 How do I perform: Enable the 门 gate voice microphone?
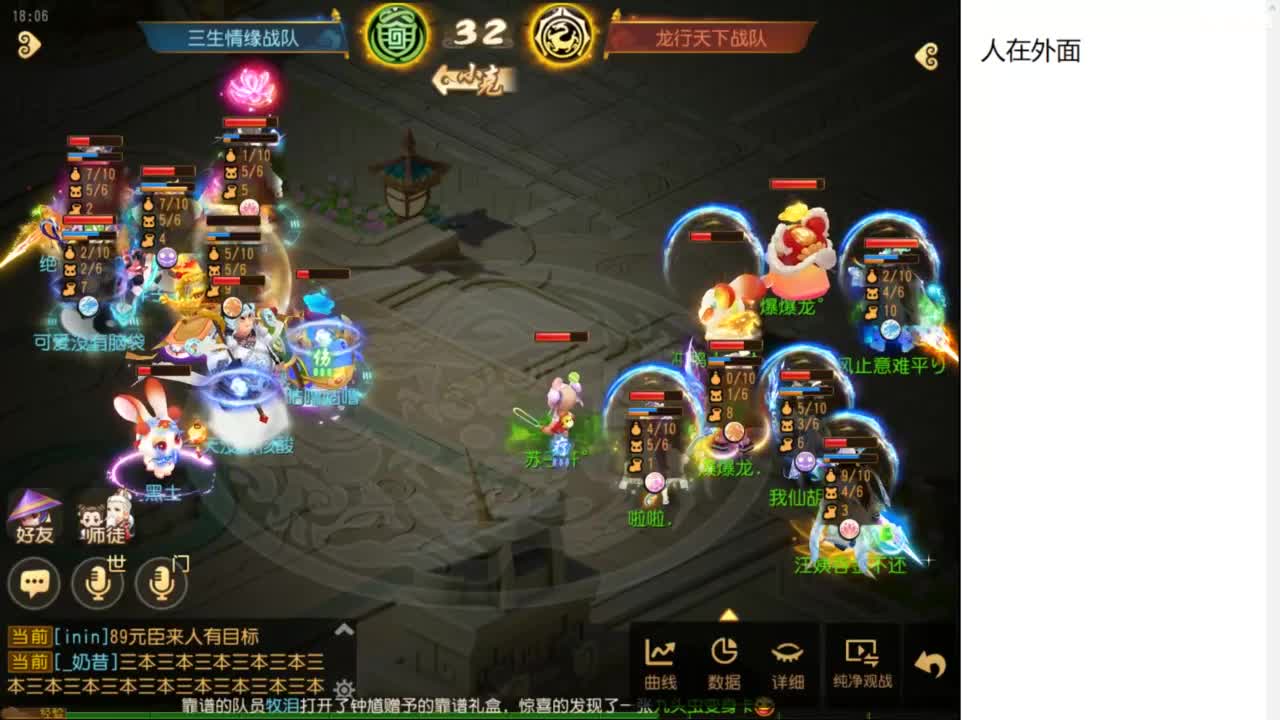click(160, 582)
